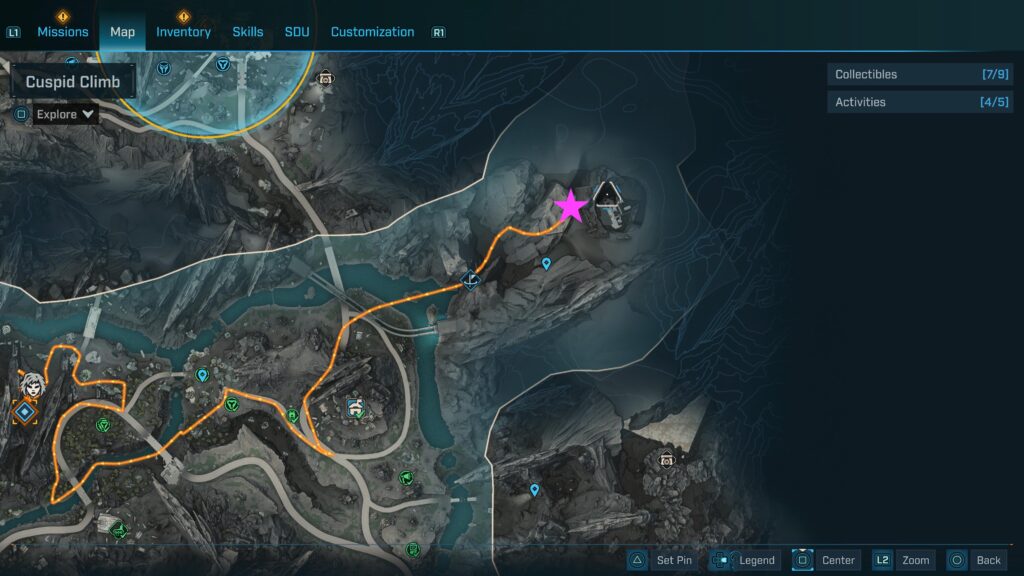Screen dimensions: 1024x576
Task: Click the pink star map pin
Action: (x=571, y=206)
